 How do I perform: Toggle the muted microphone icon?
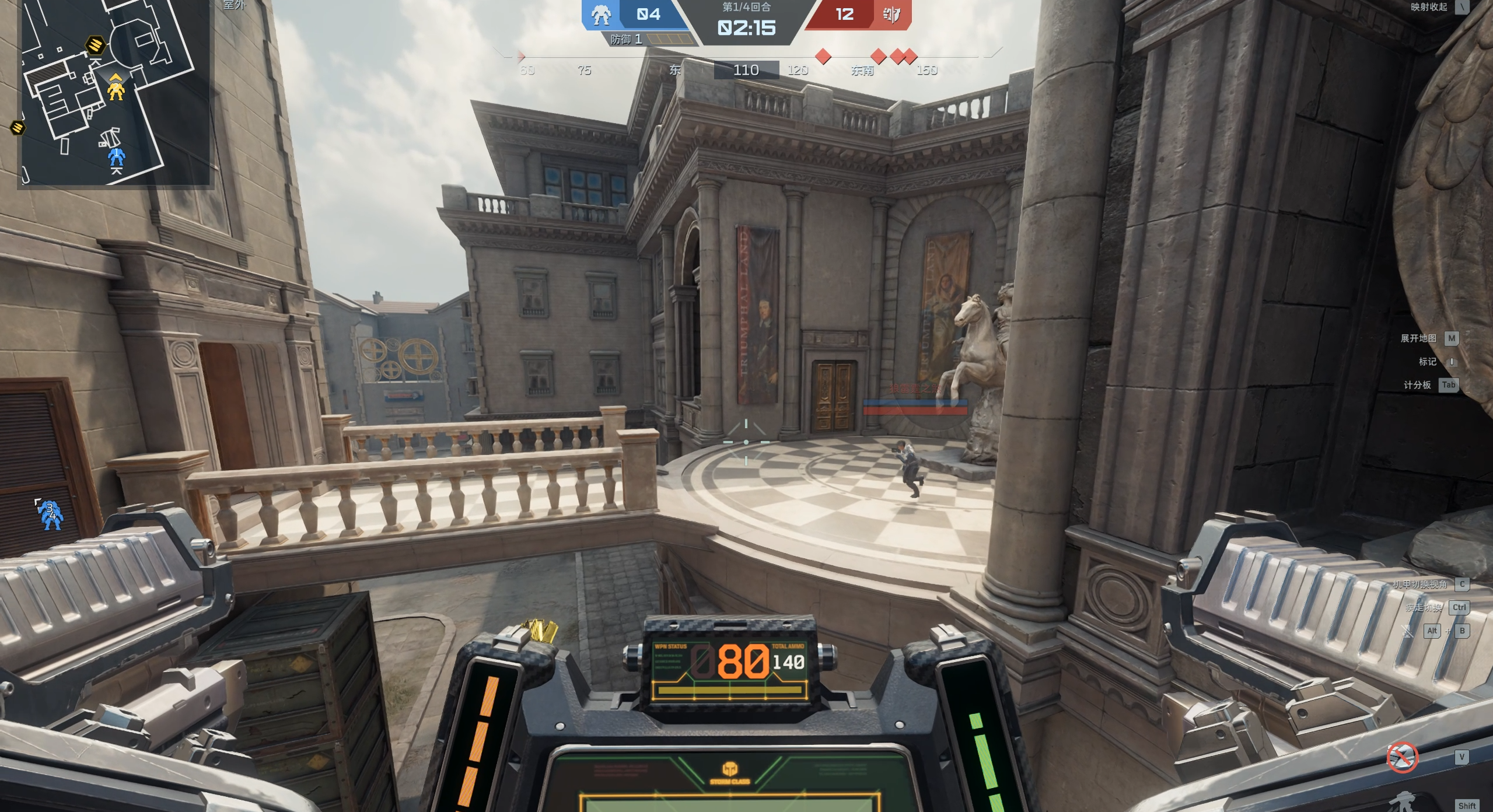pos(1407,631)
